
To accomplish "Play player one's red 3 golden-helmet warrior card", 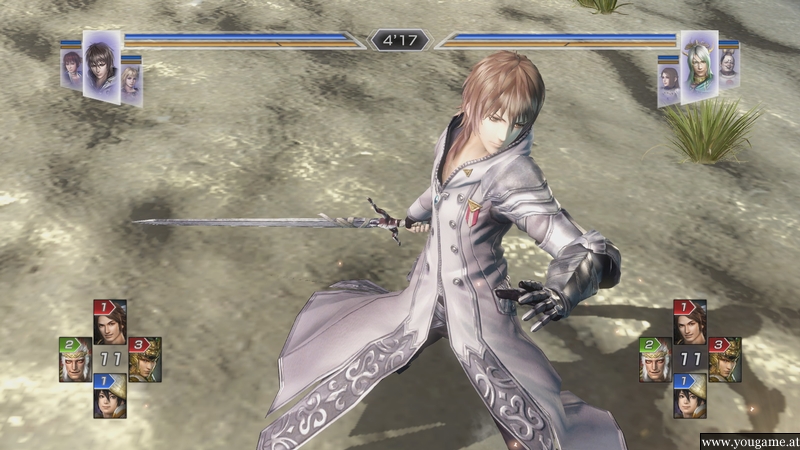I will click(x=144, y=359).
